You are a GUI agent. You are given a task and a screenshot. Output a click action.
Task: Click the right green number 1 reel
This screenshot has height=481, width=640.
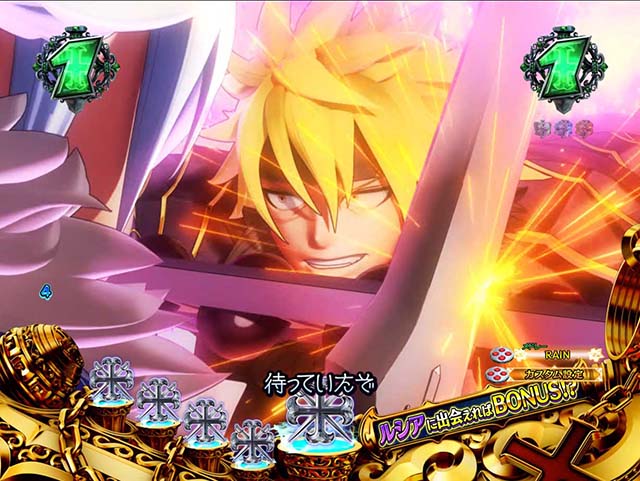click(x=562, y=69)
